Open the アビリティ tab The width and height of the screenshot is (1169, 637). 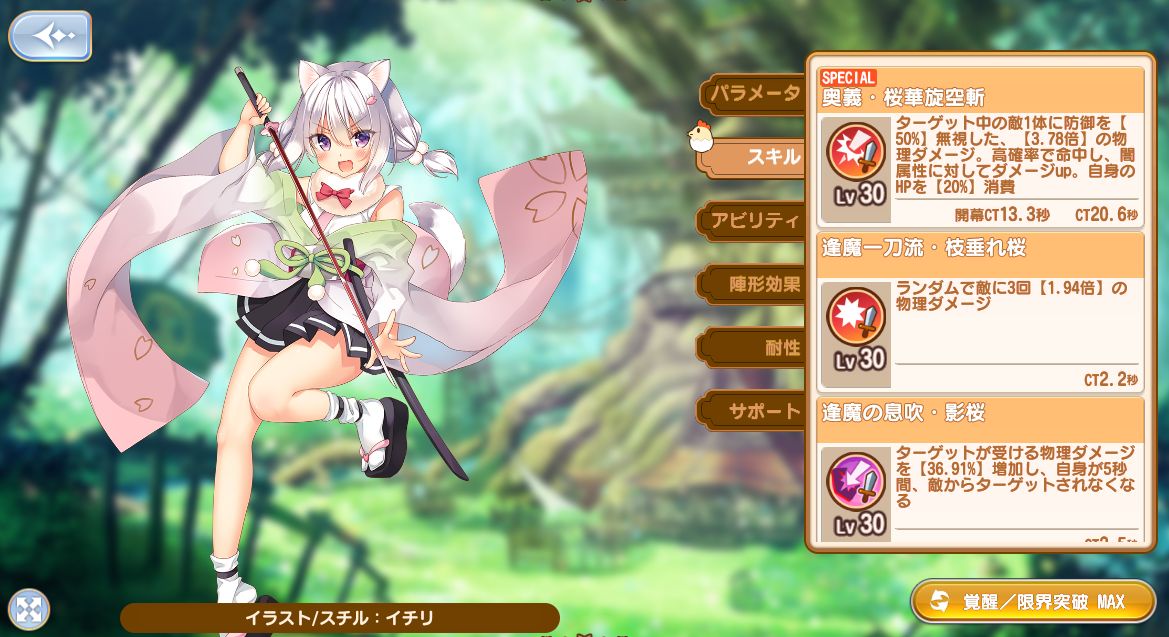(754, 221)
